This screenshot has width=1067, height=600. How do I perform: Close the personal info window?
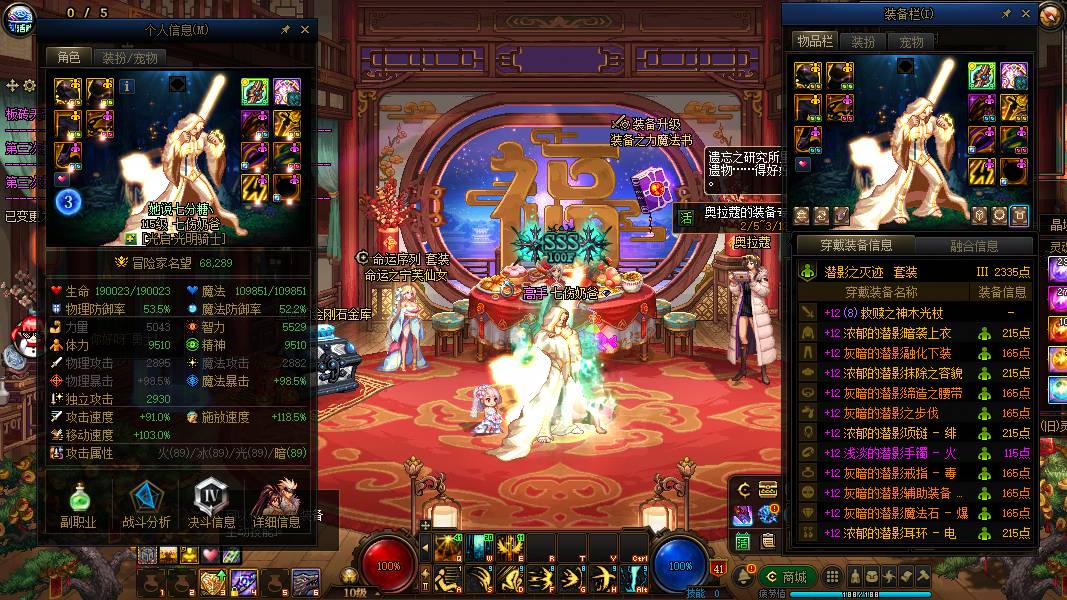click(305, 30)
